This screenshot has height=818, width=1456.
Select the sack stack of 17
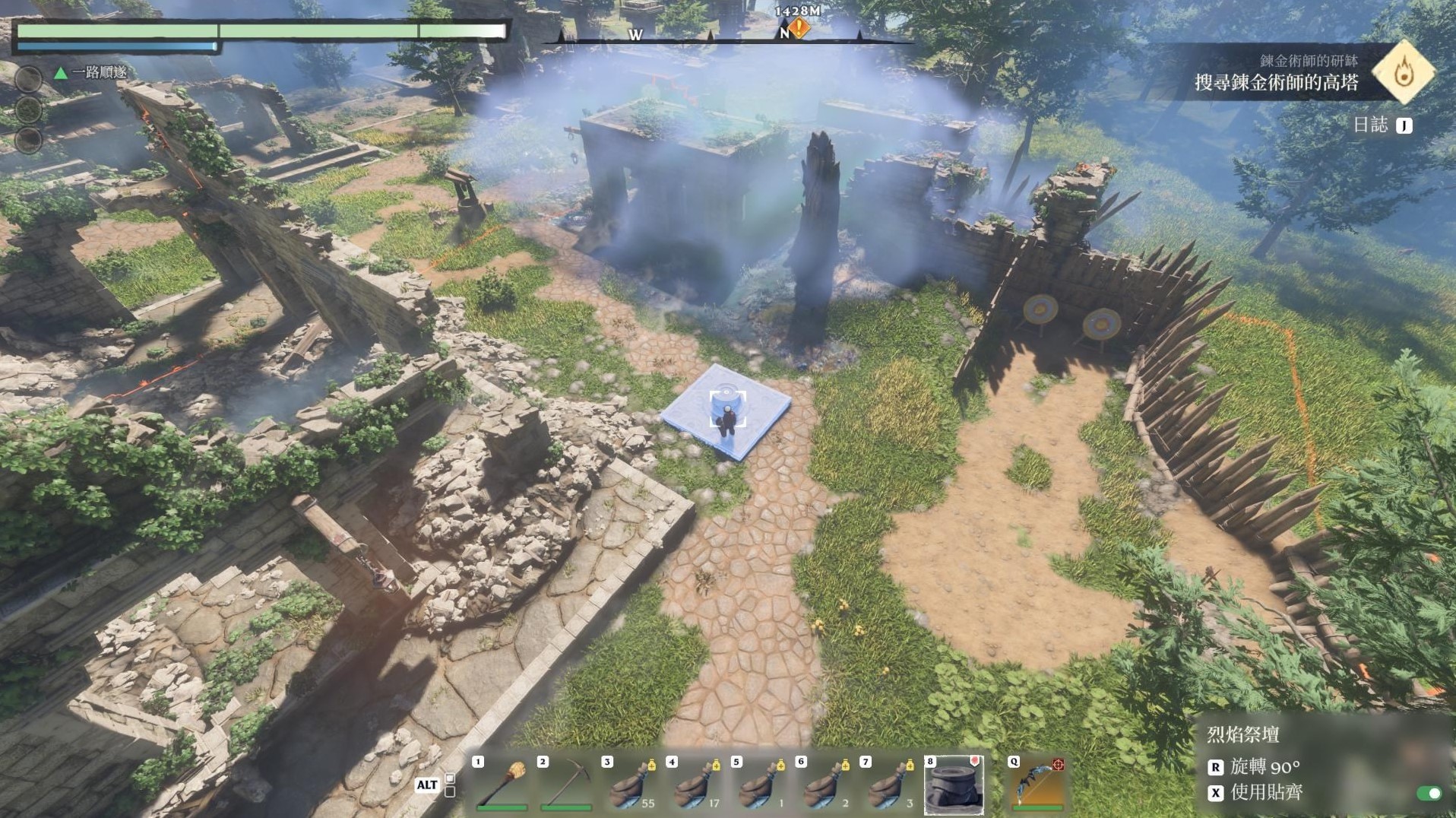695,785
